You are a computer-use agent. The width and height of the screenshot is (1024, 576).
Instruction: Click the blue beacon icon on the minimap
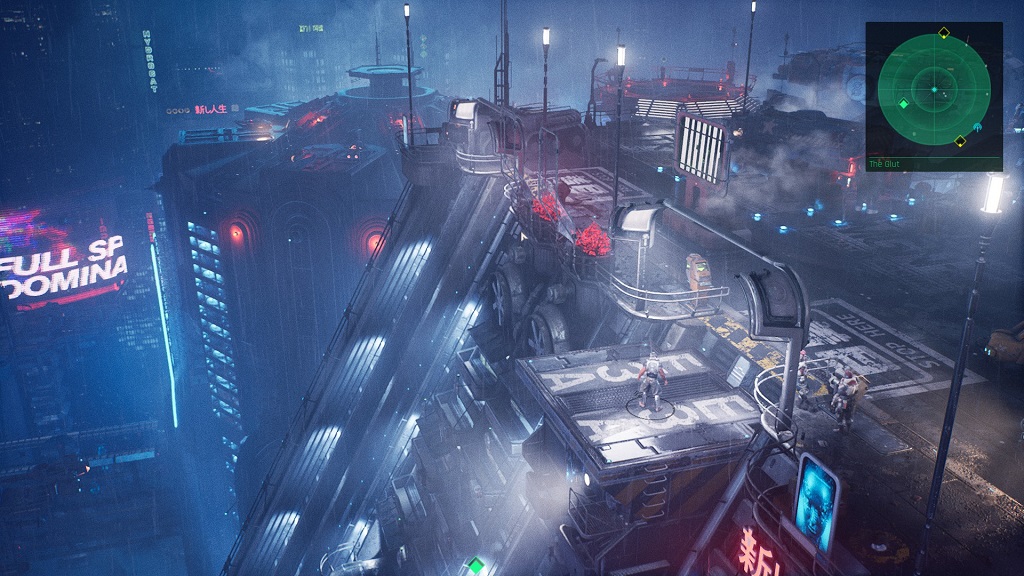point(978,127)
